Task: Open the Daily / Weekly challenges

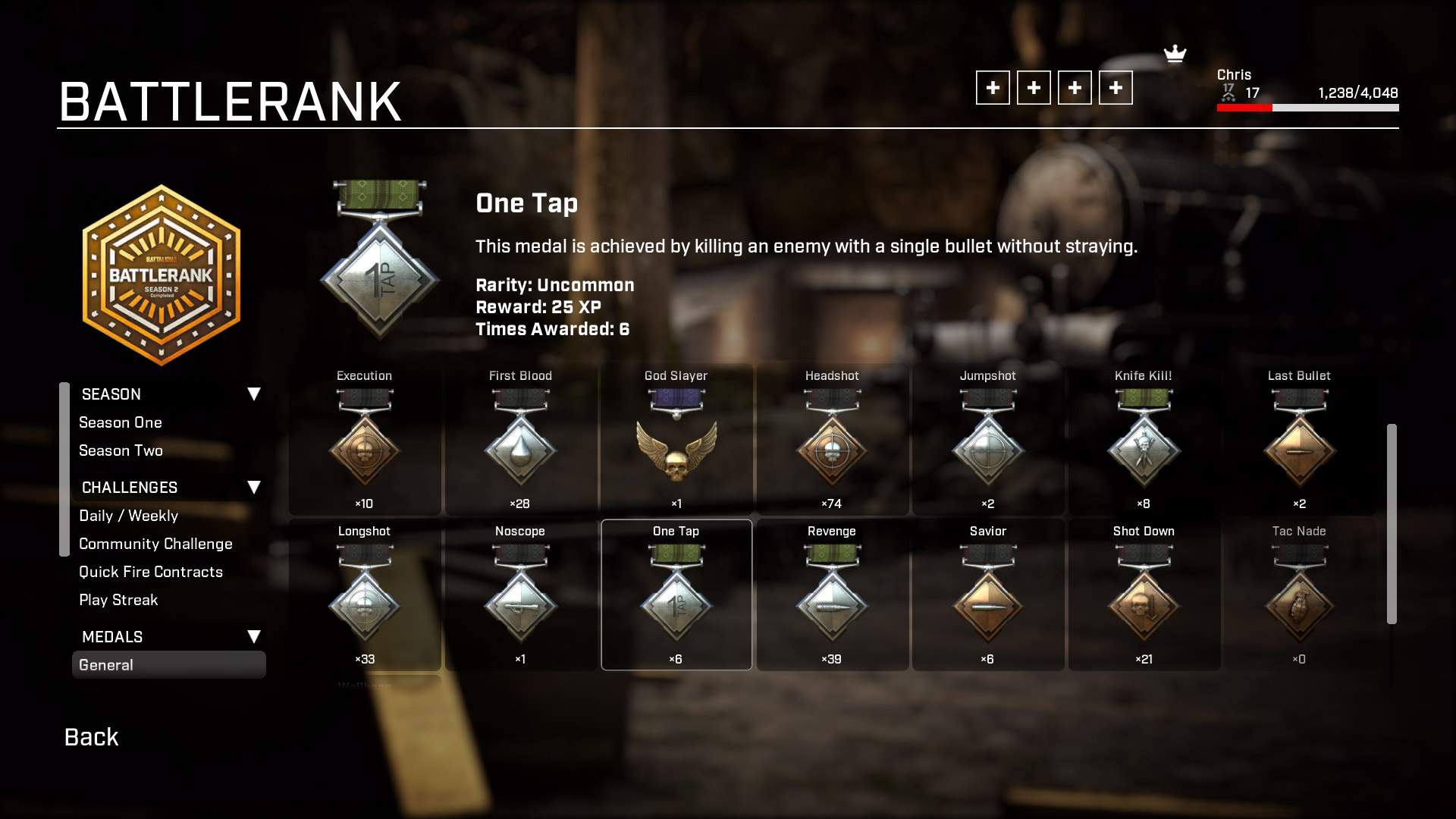Action: click(x=128, y=516)
